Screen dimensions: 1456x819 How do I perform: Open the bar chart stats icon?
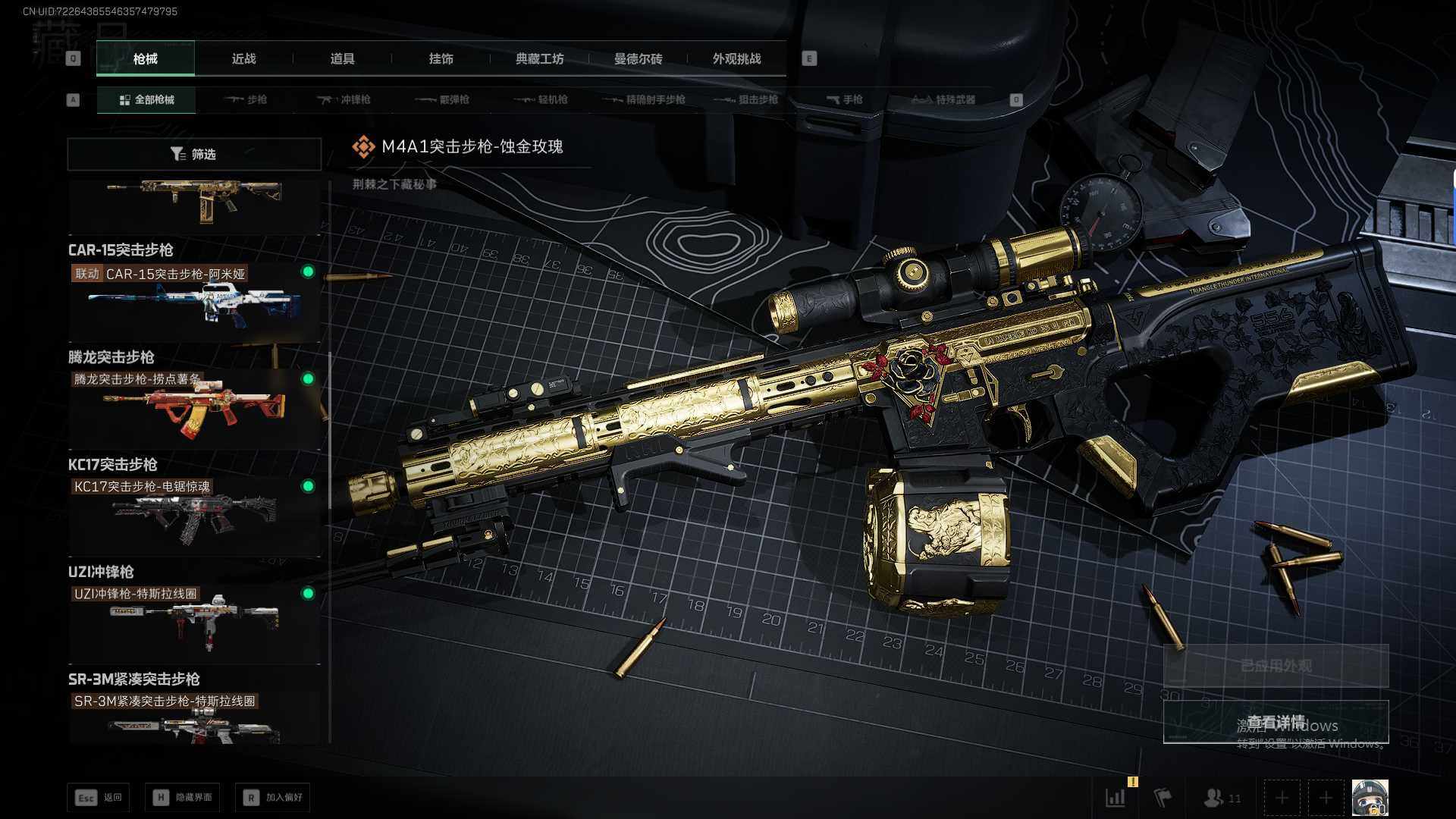pyautogui.click(x=1116, y=798)
